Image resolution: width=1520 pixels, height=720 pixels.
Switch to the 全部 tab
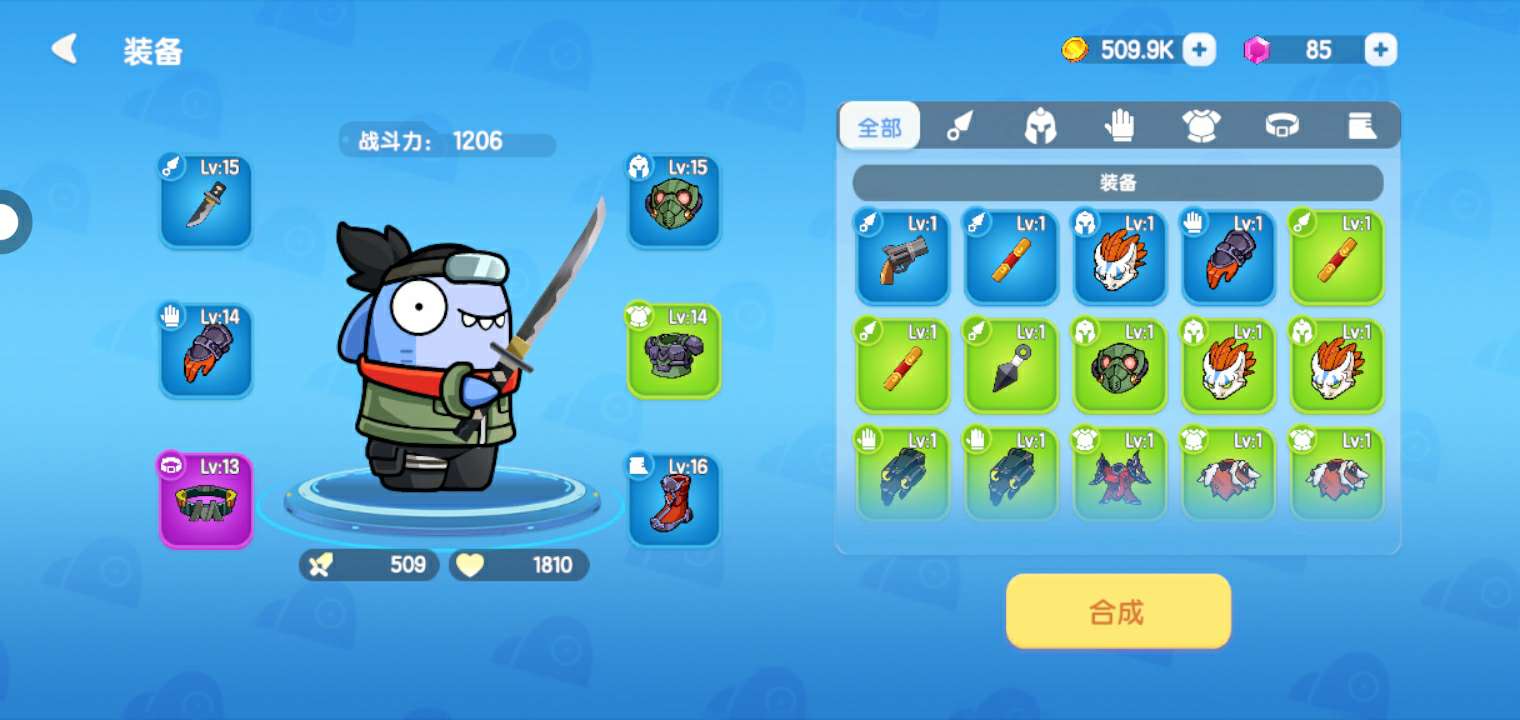[879, 127]
